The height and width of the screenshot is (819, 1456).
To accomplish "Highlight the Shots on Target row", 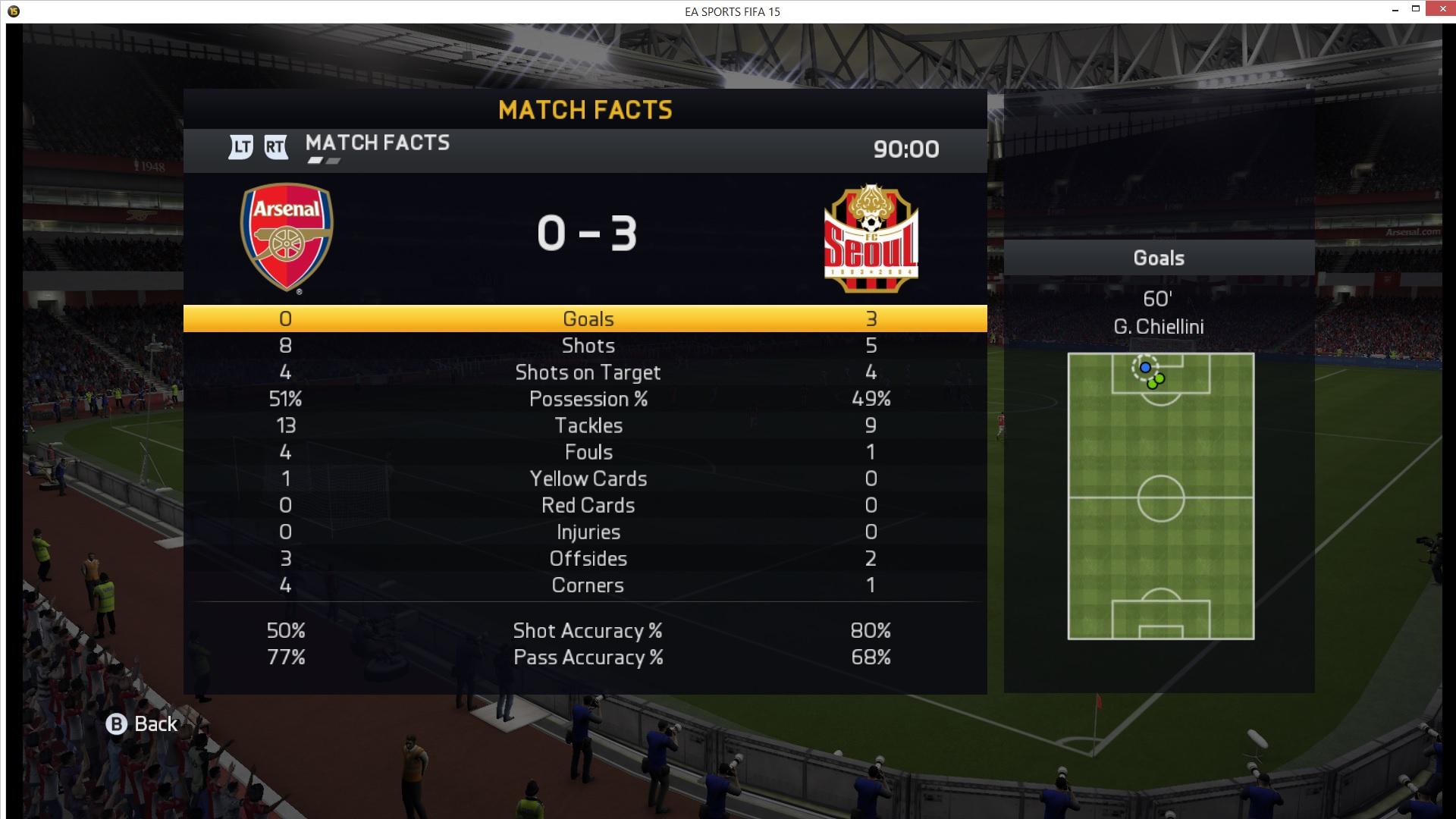I will (x=588, y=372).
